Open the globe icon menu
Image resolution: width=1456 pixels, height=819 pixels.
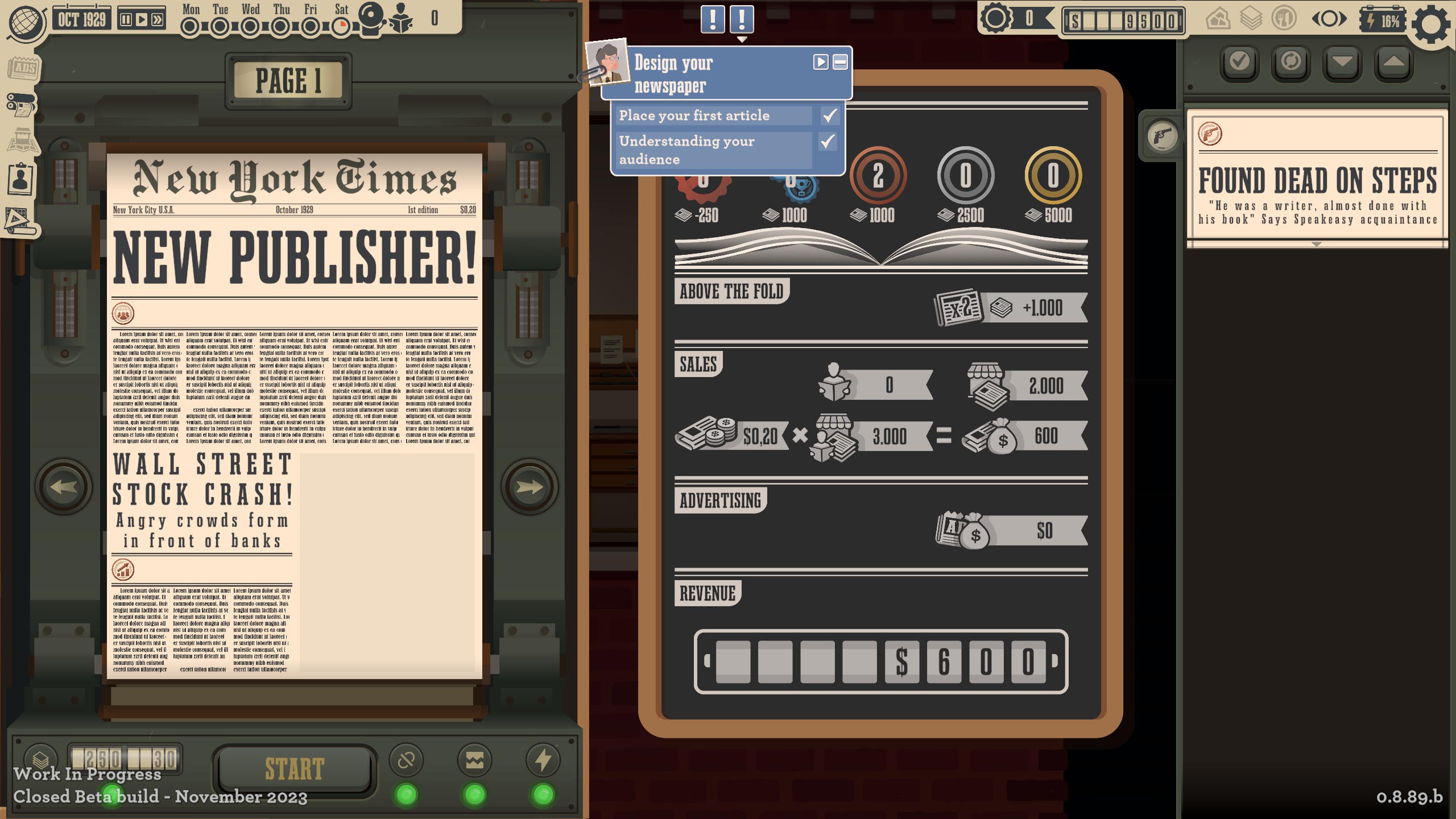[27, 23]
